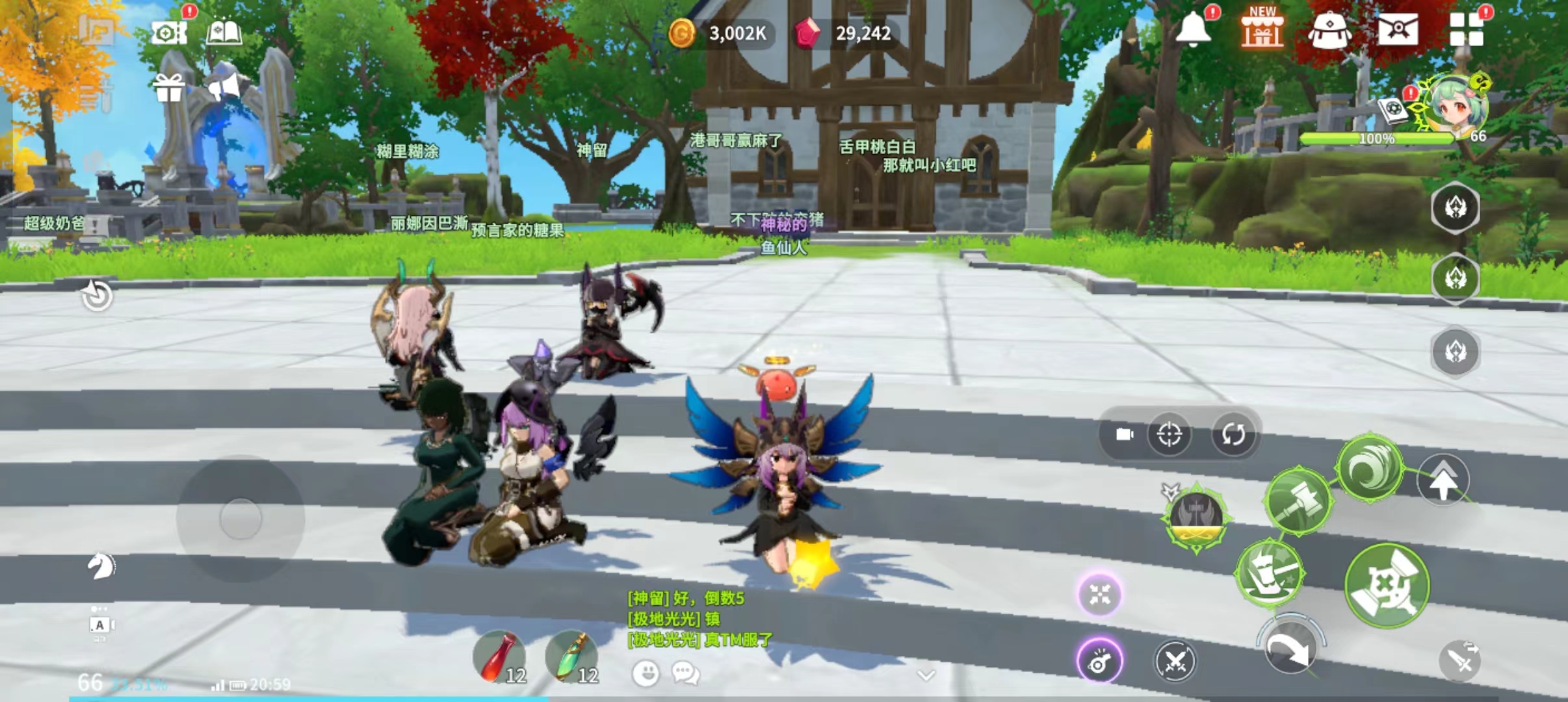Open the megaphone announcements
Image resolution: width=1568 pixels, height=702 pixels.
pyautogui.click(x=224, y=88)
